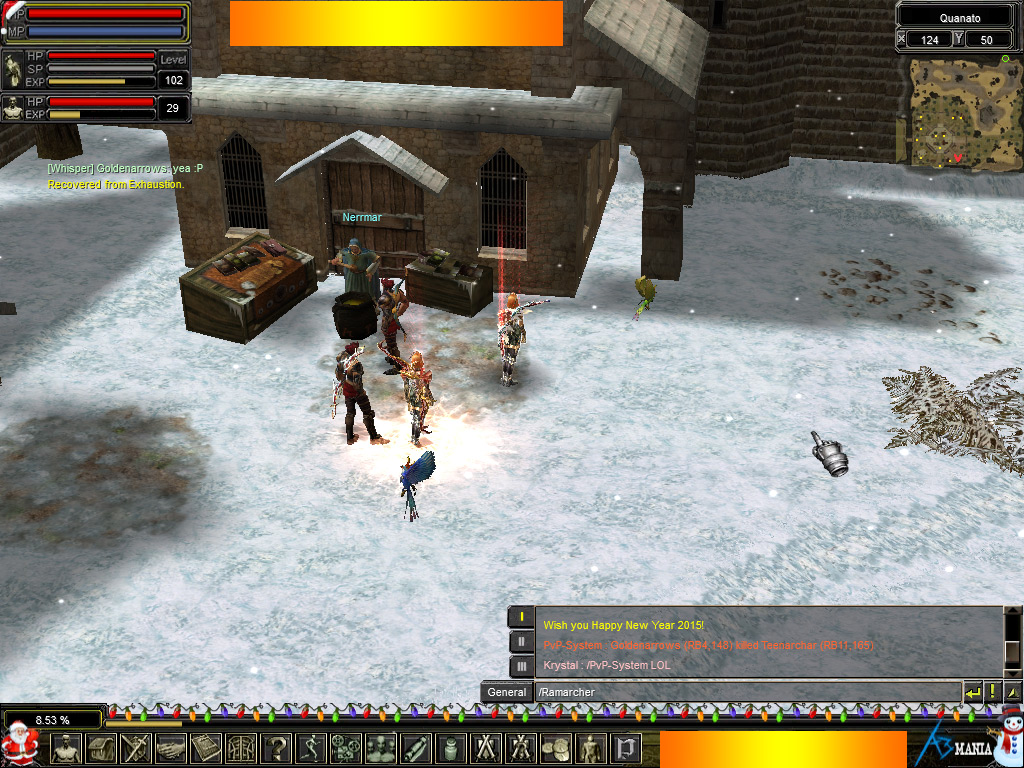Click the yellow exclamation chat button
Screen dimensions: 1024x768
pyautogui.click(x=992, y=692)
